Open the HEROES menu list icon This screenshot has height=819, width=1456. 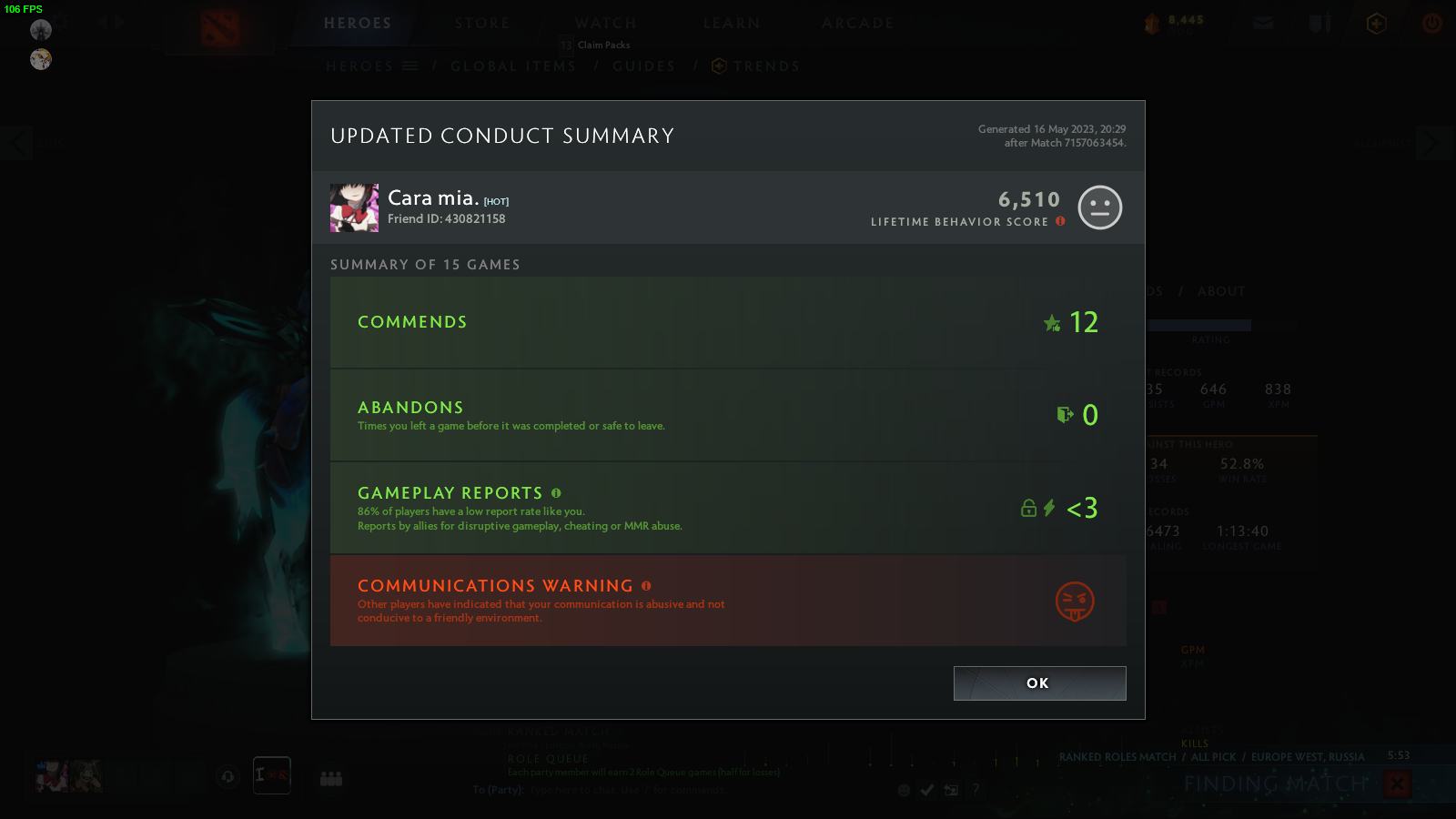pos(409,66)
